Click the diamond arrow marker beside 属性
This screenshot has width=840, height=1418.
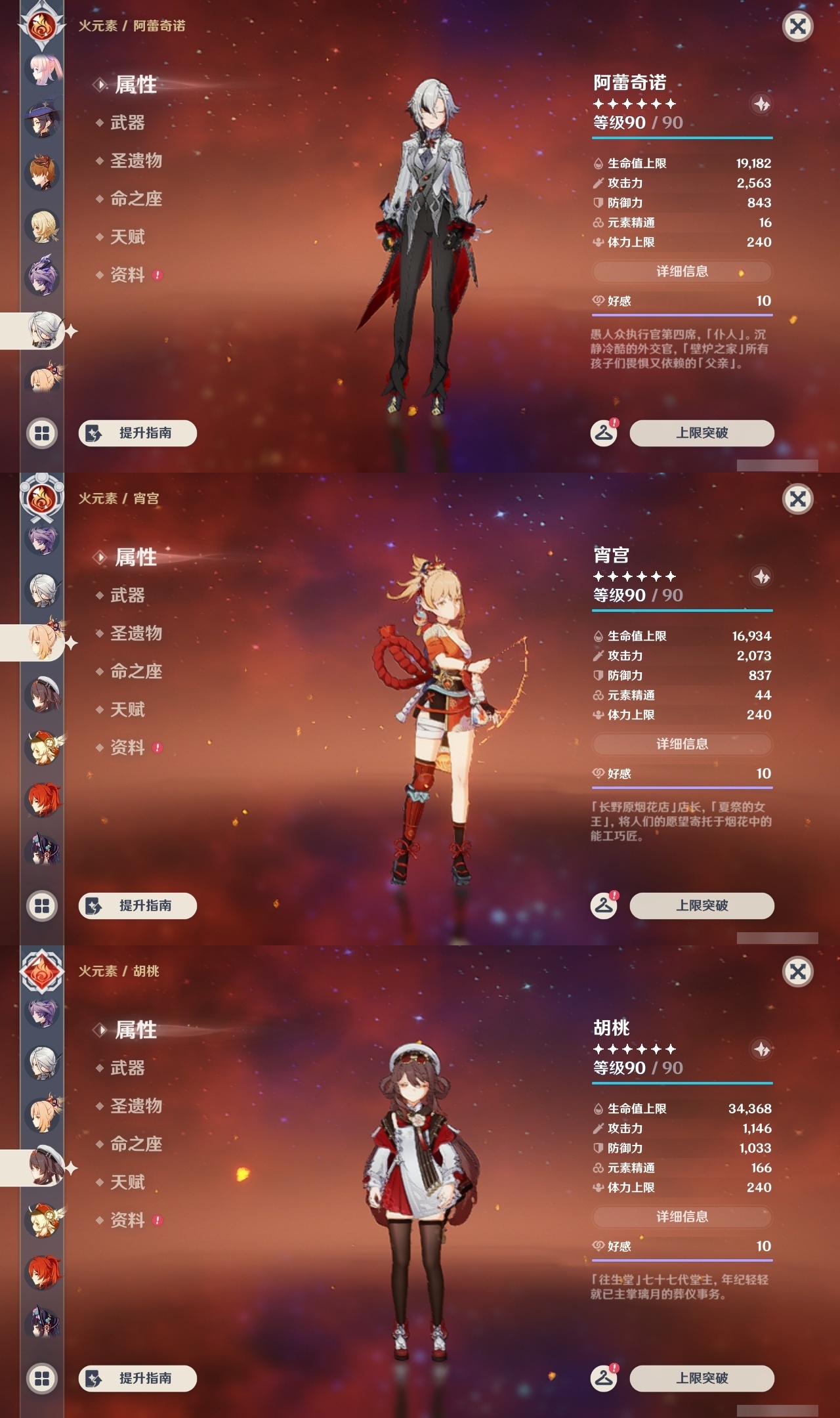point(98,83)
